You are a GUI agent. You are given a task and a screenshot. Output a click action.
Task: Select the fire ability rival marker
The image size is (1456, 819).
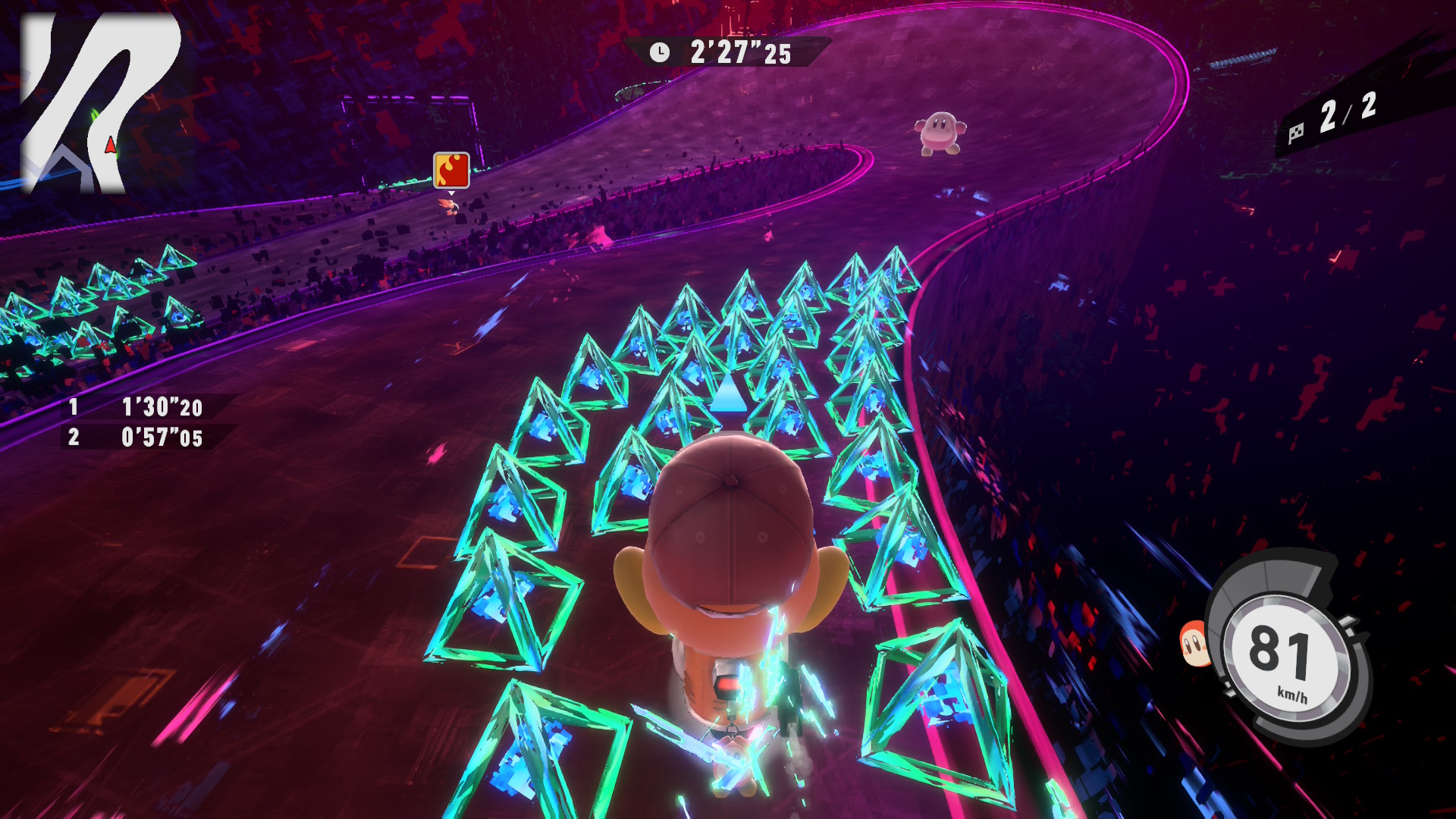click(x=451, y=170)
